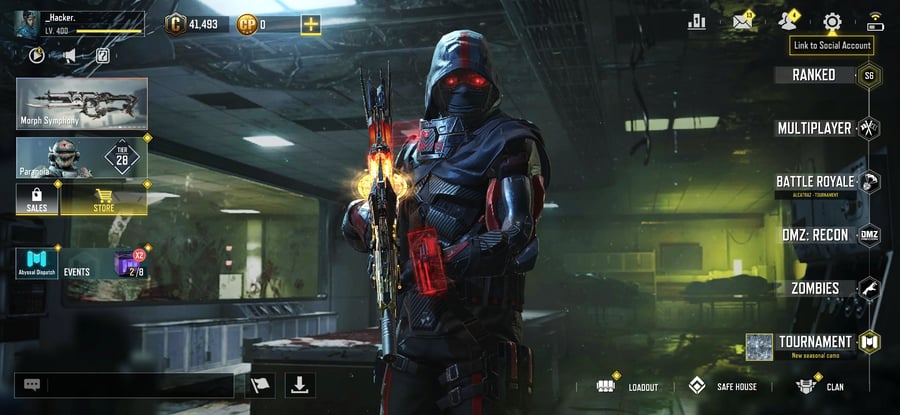Open the Clan menu
Screen dimensions: 900x415
coord(820,386)
